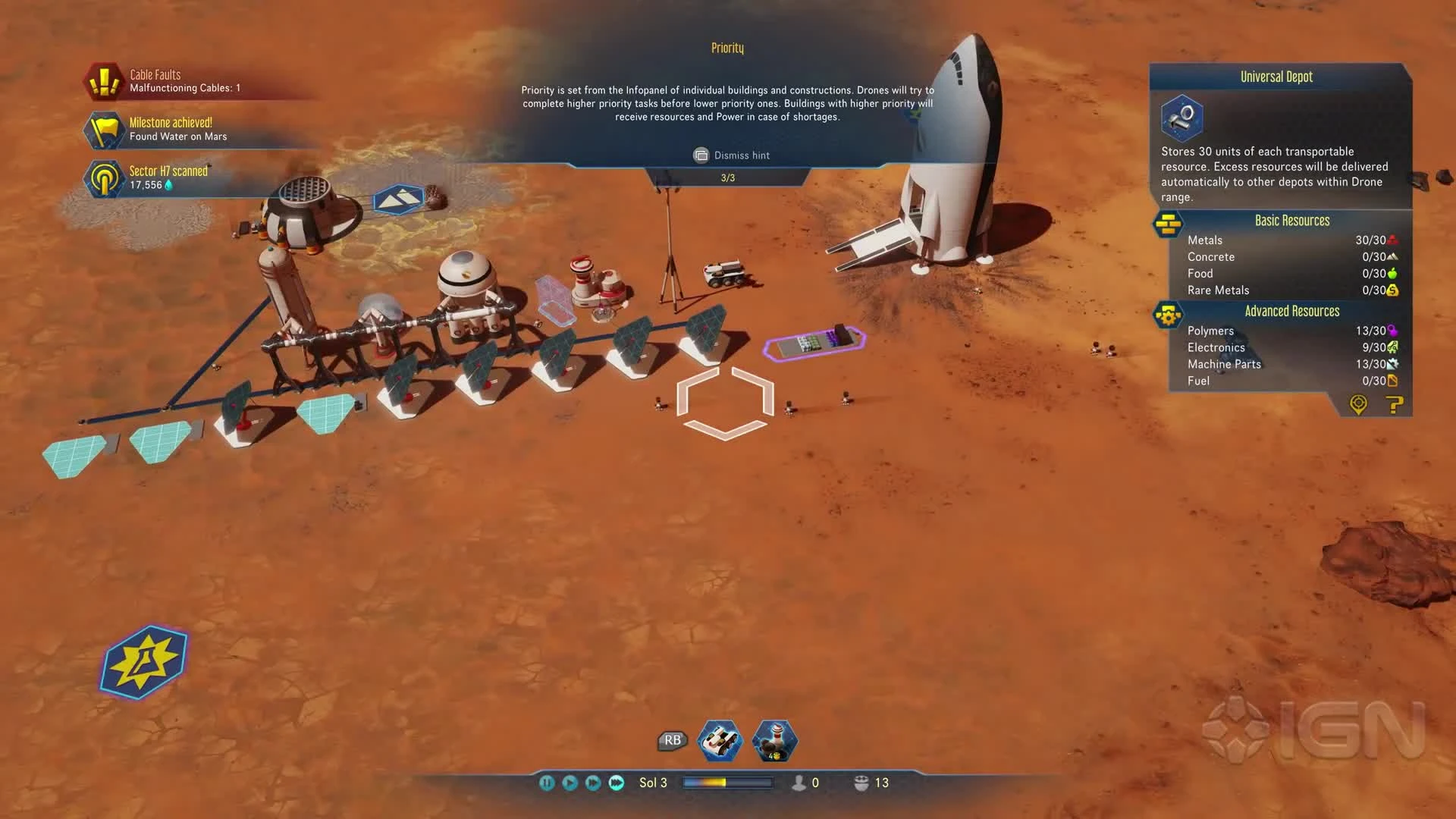Select the depot location pin icon
Screen dimensions: 1456x819
1358,405
